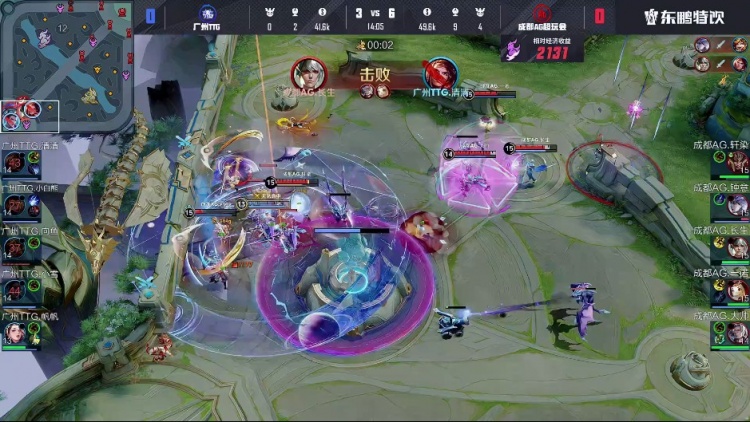This screenshot has width=750, height=422.
Task: Select player 成都AG.长生 portrait
Action: 737,247
